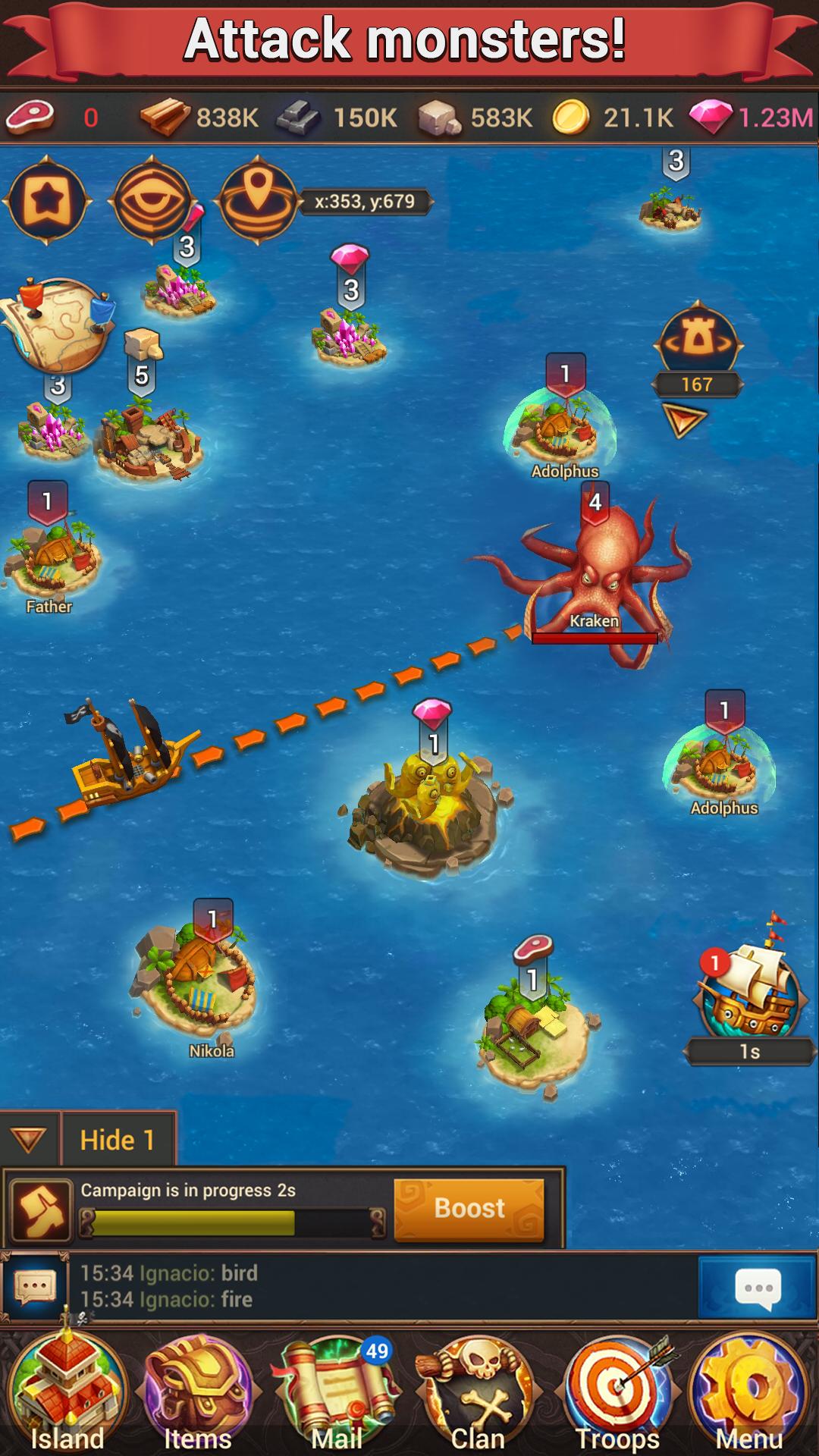
Task: Open Mail with 49 unread
Action: click(x=337, y=1395)
